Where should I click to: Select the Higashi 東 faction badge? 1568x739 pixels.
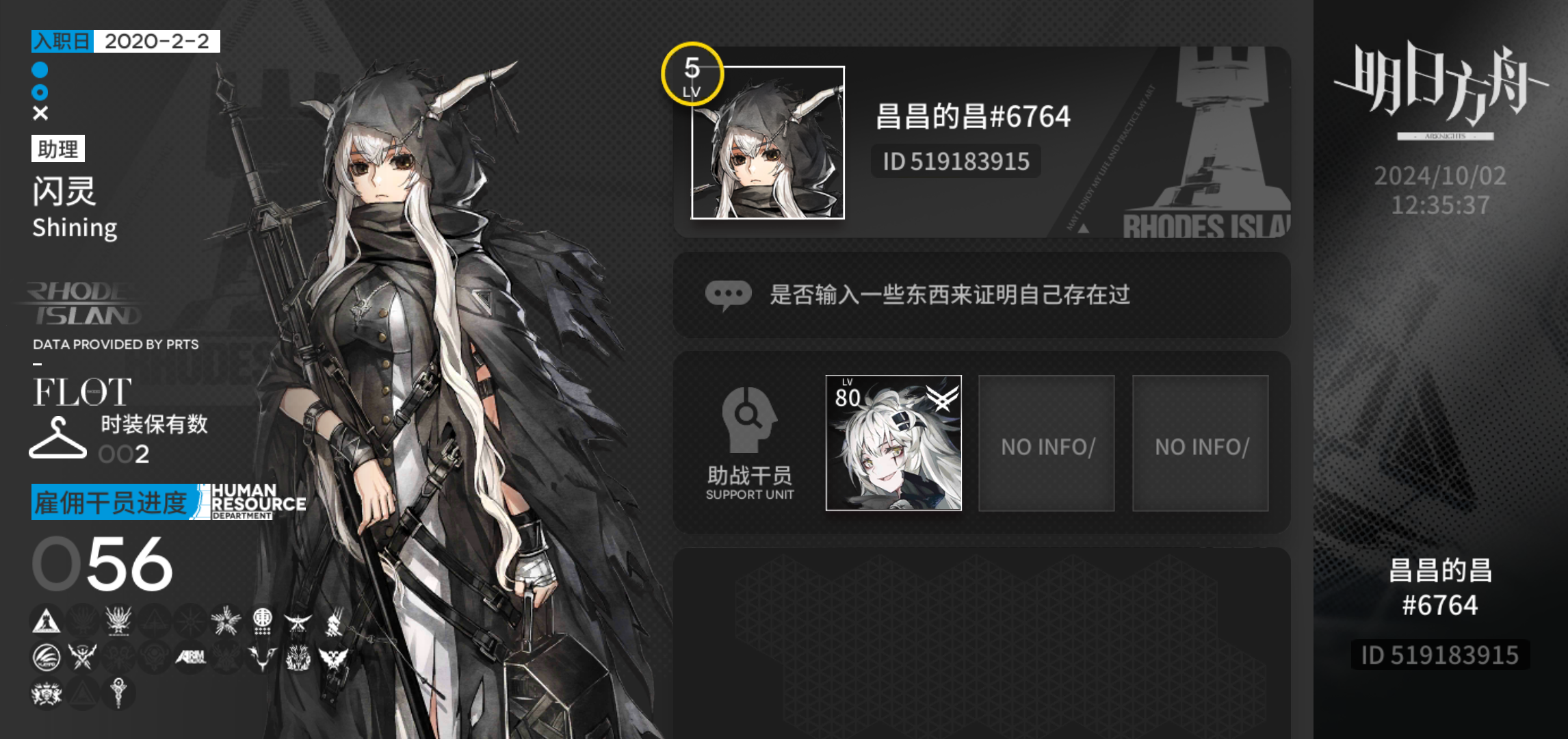263,621
